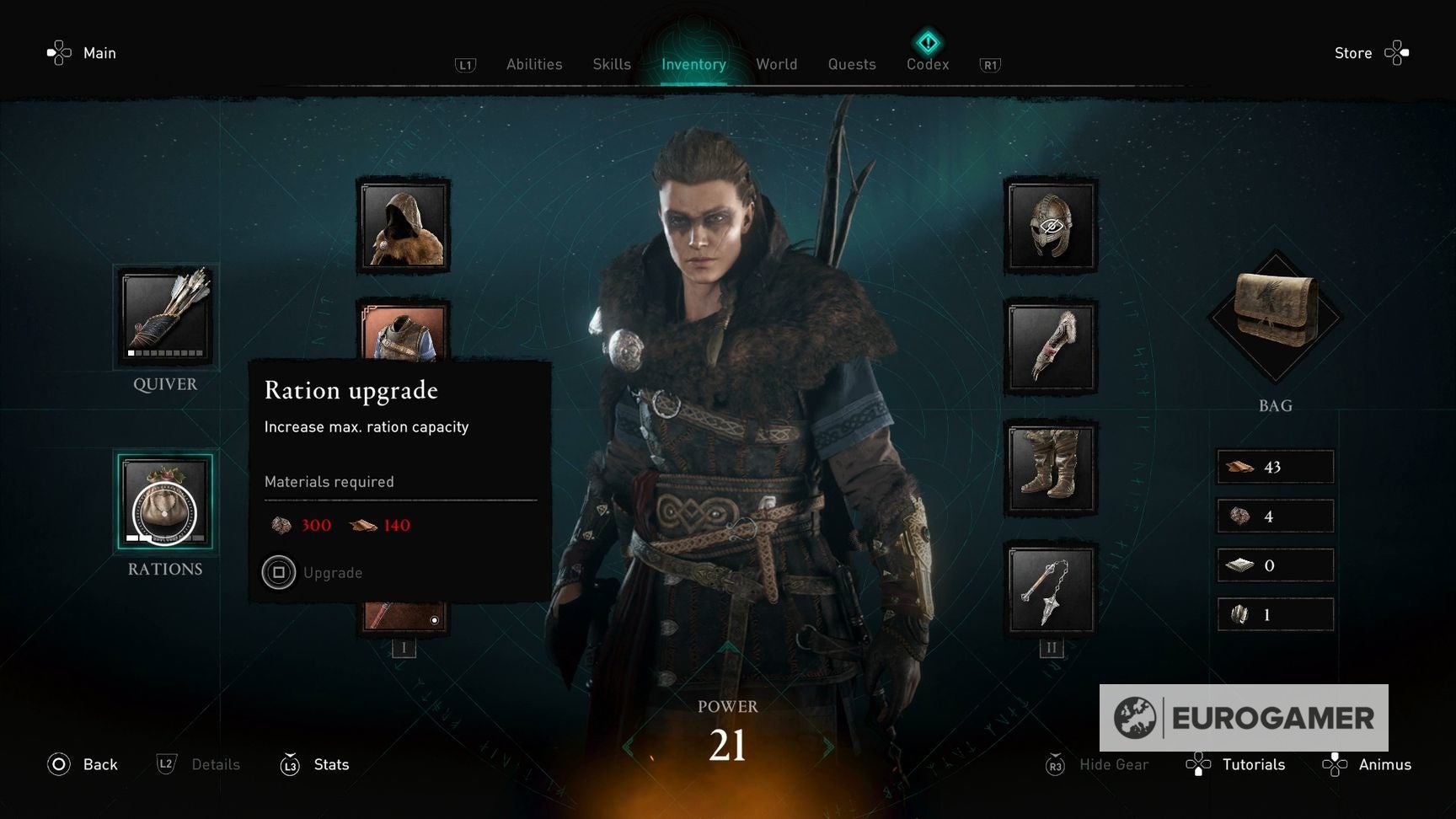Switch to the World tab
The height and width of the screenshot is (819, 1456).
pos(776,64)
